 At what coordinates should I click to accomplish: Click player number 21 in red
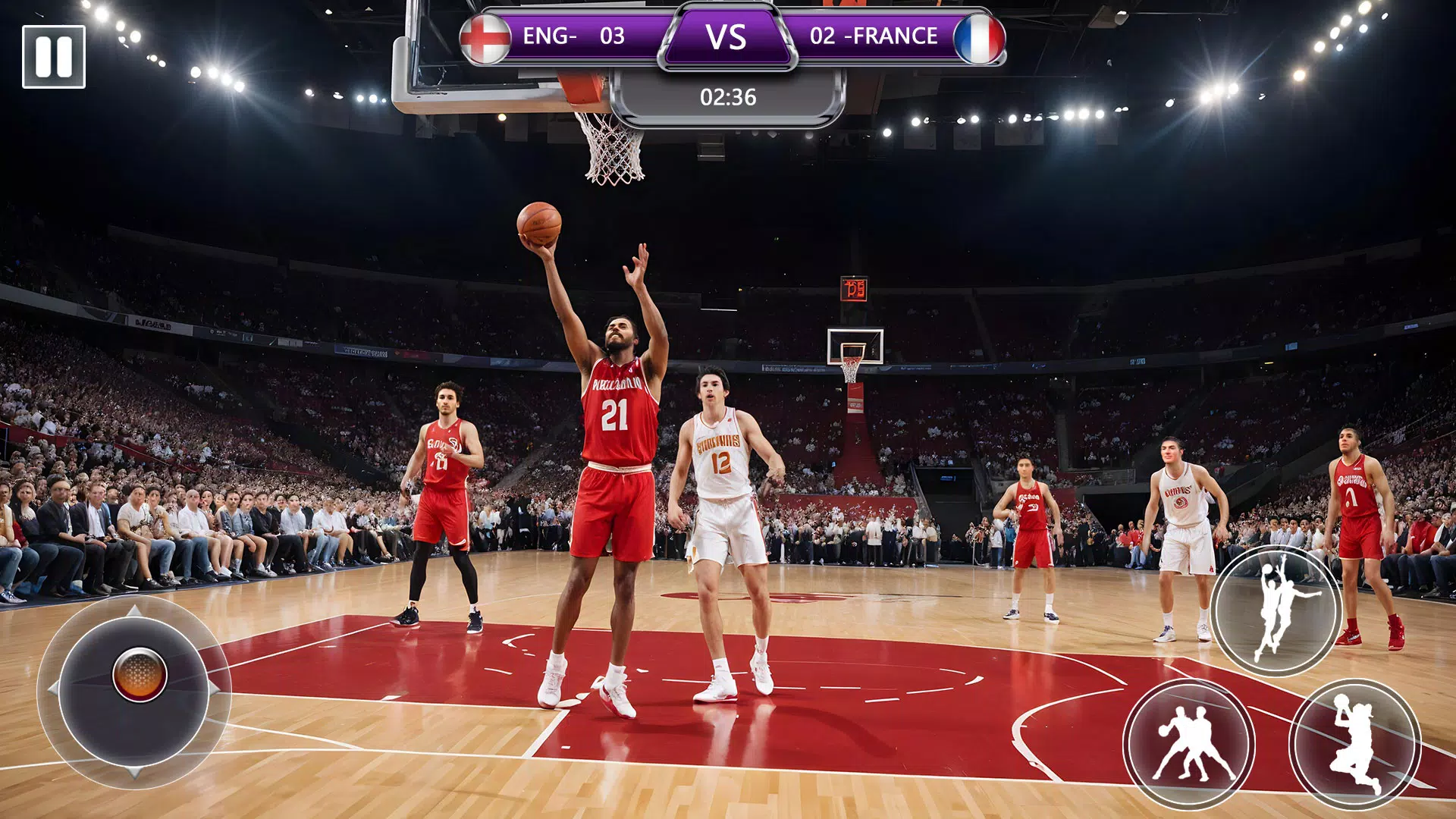614,413
